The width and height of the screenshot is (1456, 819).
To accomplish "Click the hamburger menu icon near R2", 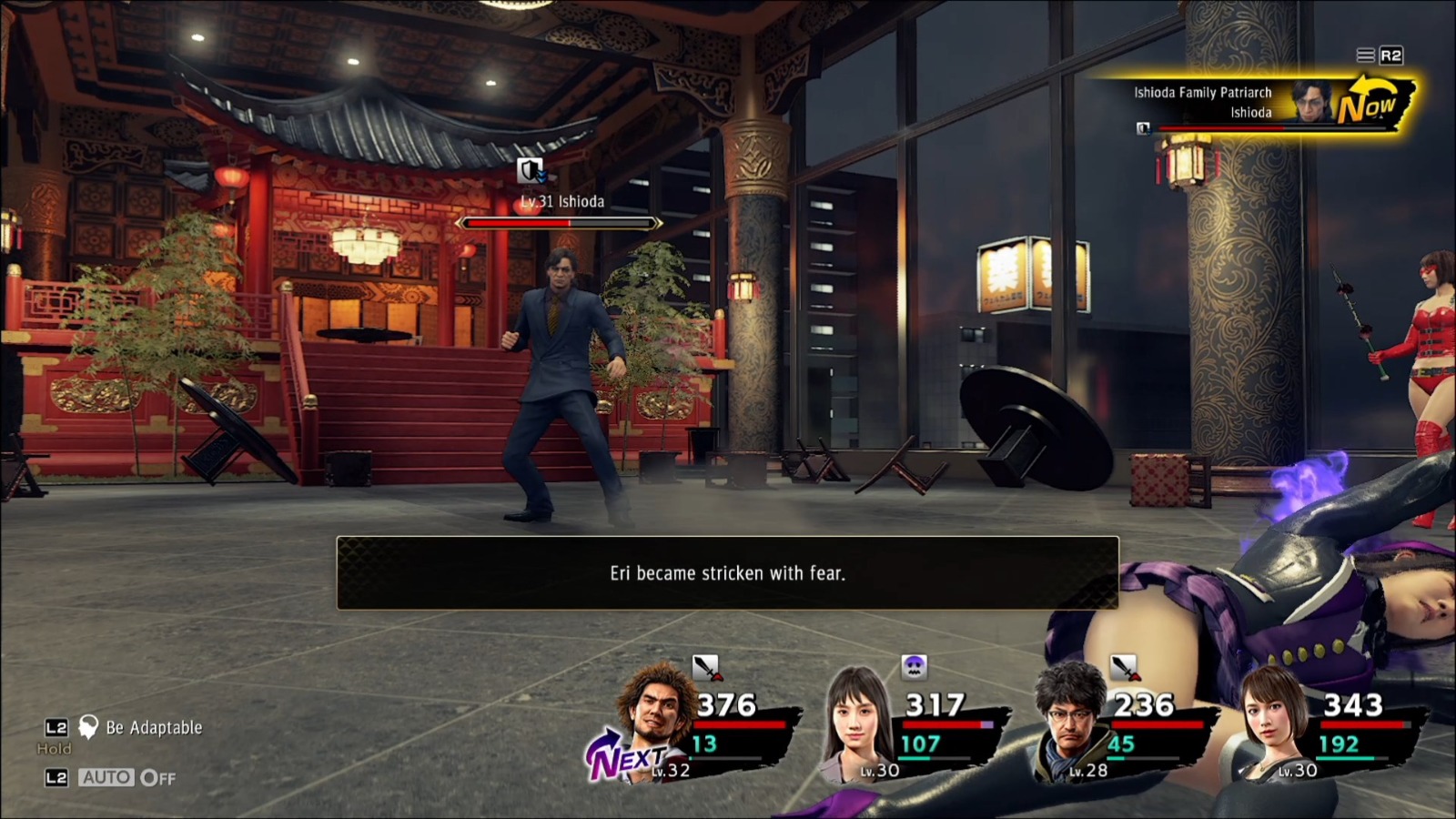I will [x=1364, y=53].
